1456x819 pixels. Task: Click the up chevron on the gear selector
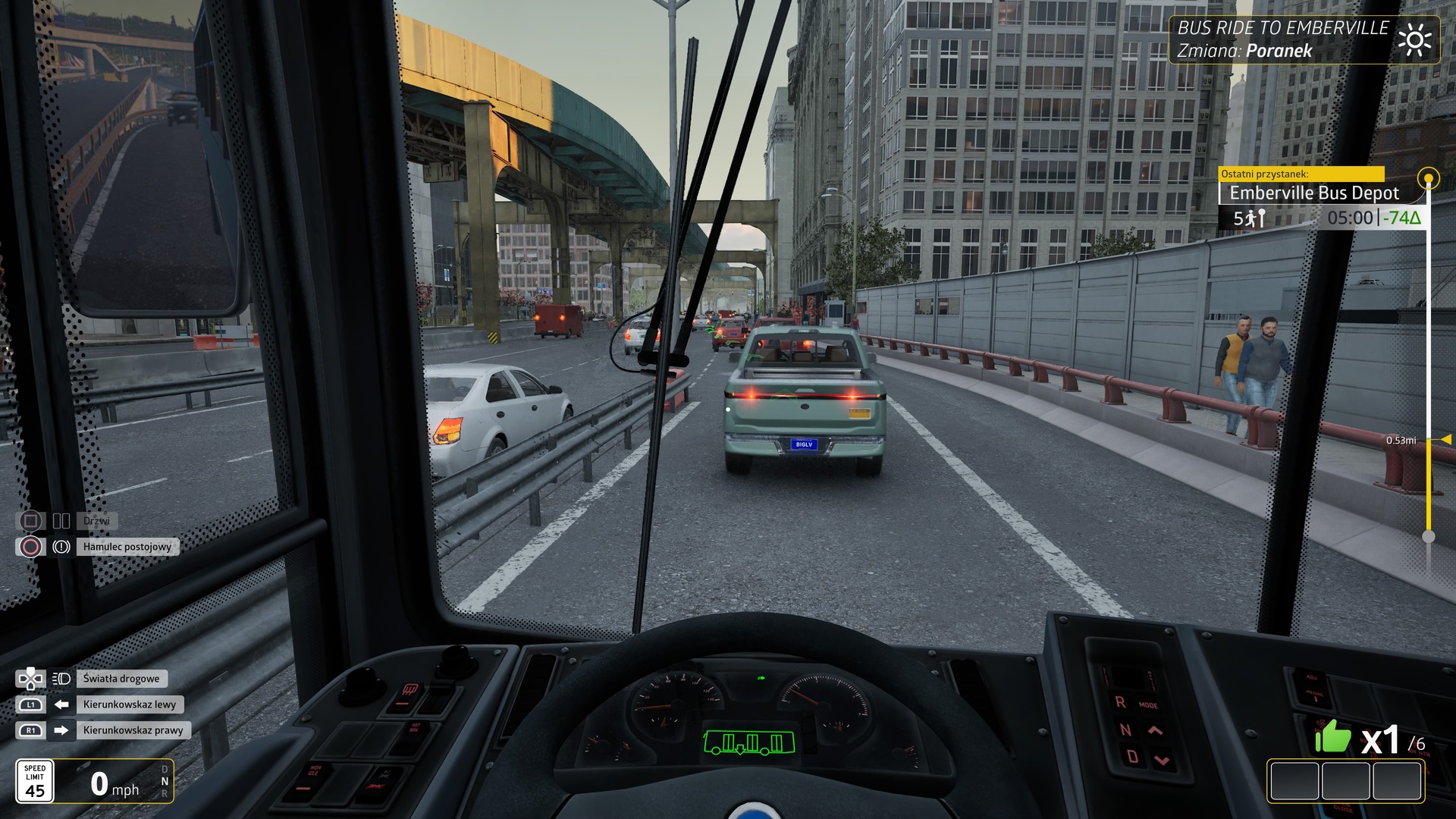[1155, 731]
